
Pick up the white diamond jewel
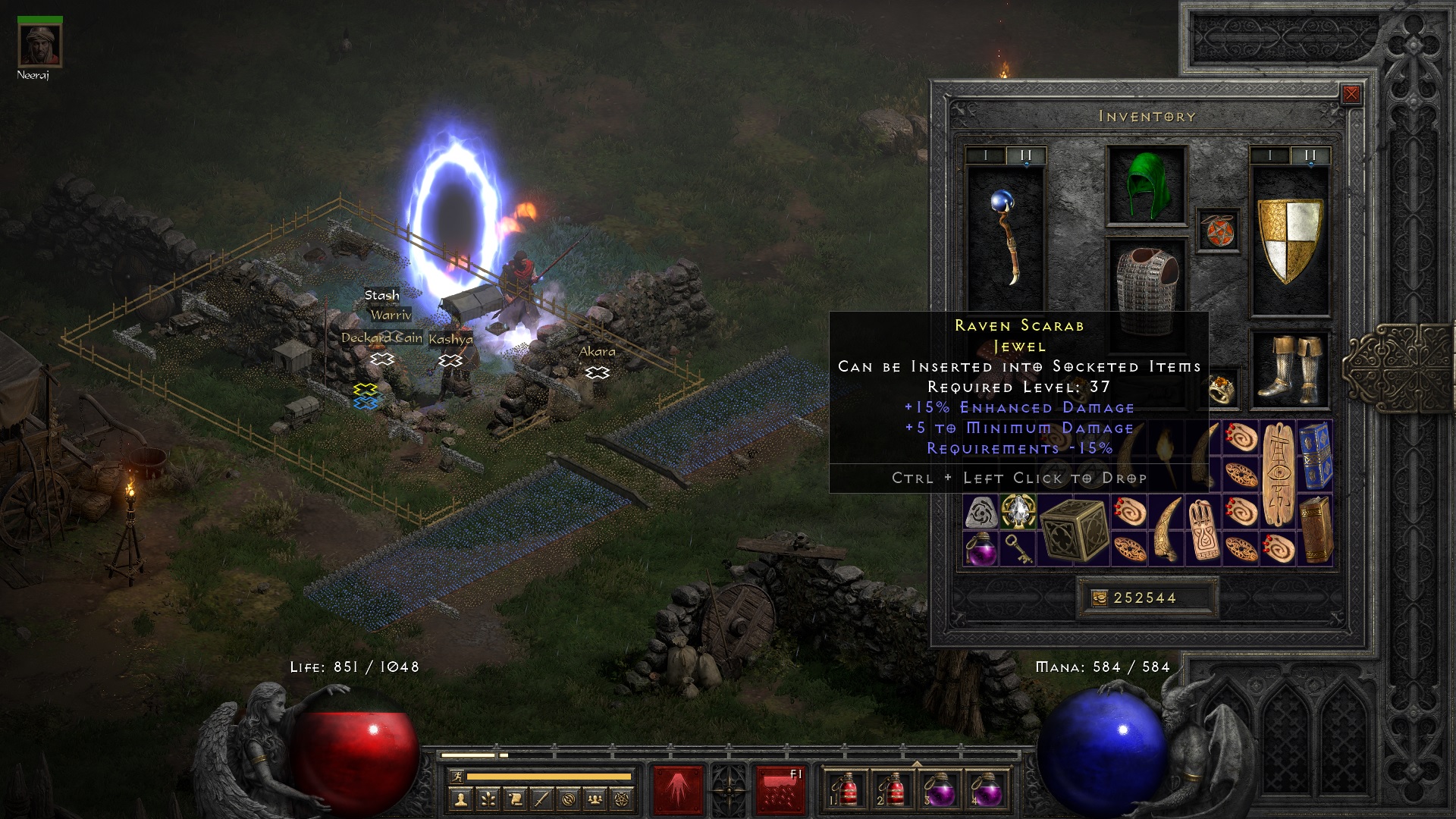pos(1018,511)
